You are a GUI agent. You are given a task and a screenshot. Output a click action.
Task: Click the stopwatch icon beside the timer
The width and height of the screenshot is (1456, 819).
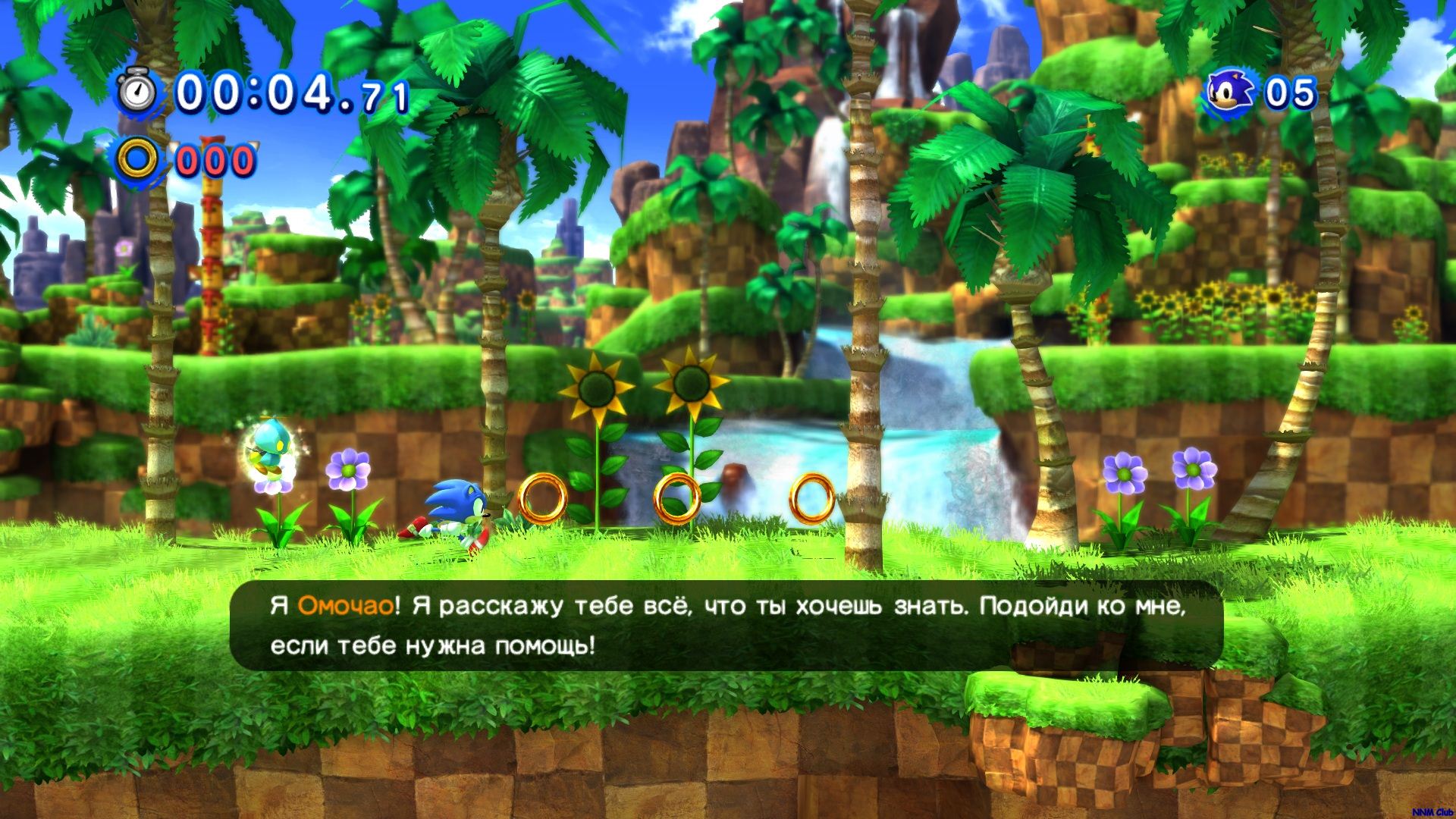138,93
